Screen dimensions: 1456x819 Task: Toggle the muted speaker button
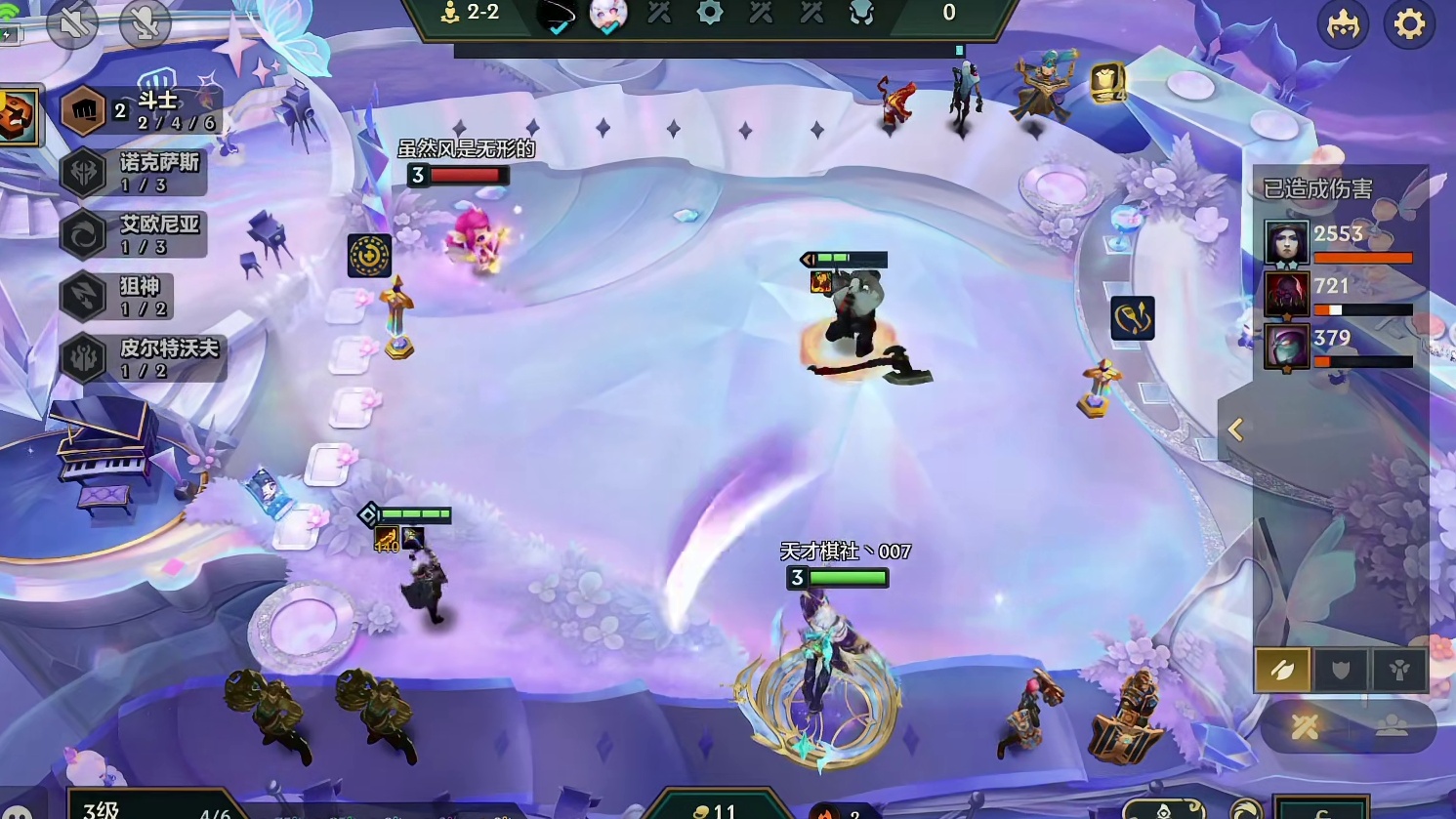(72, 23)
